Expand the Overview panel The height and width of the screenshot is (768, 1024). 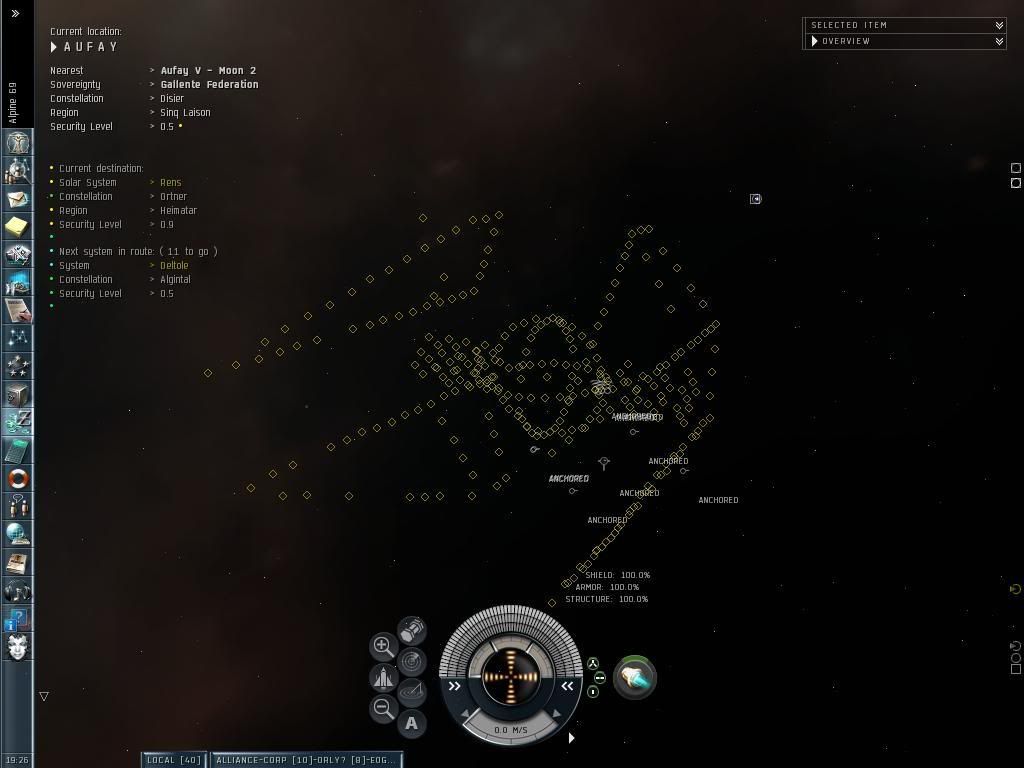999,41
